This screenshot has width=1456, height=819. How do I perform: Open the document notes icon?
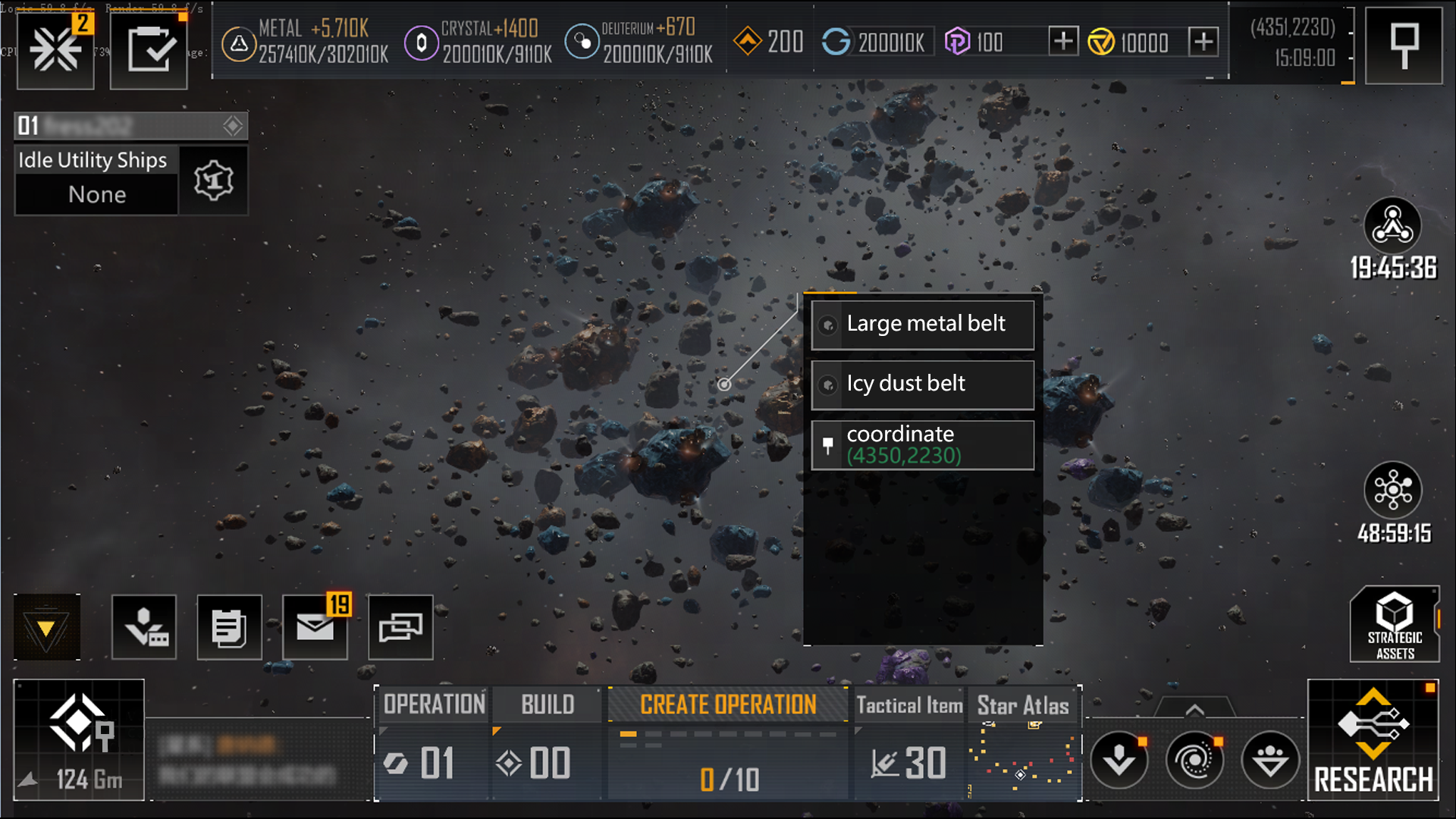[x=229, y=627]
